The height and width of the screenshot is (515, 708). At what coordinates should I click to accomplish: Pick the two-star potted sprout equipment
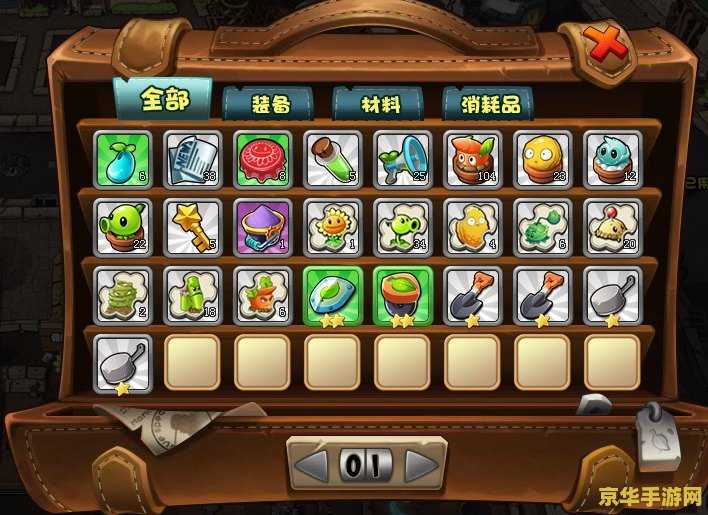coord(403,295)
